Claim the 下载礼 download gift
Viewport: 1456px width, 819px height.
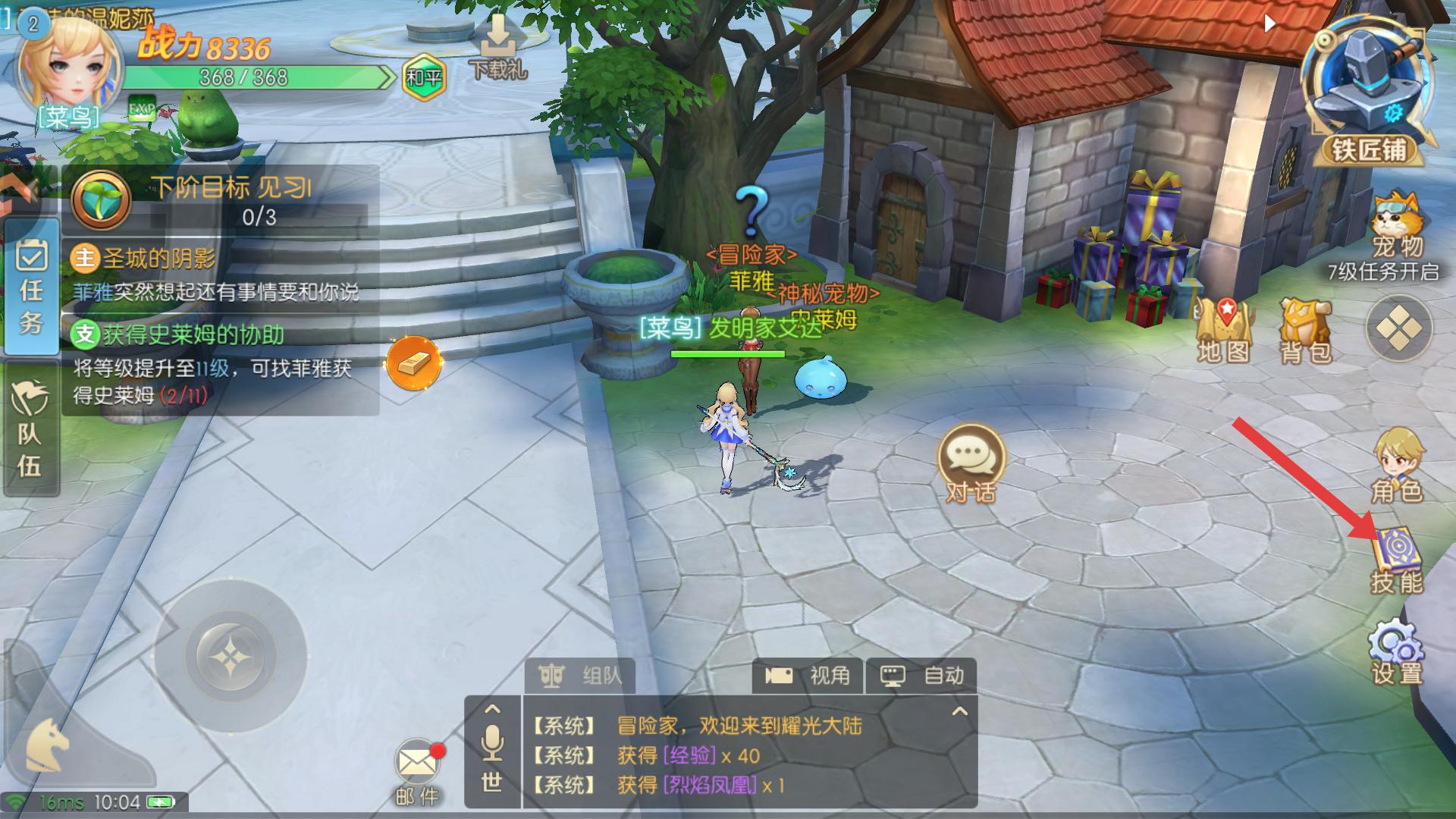(x=497, y=47)
